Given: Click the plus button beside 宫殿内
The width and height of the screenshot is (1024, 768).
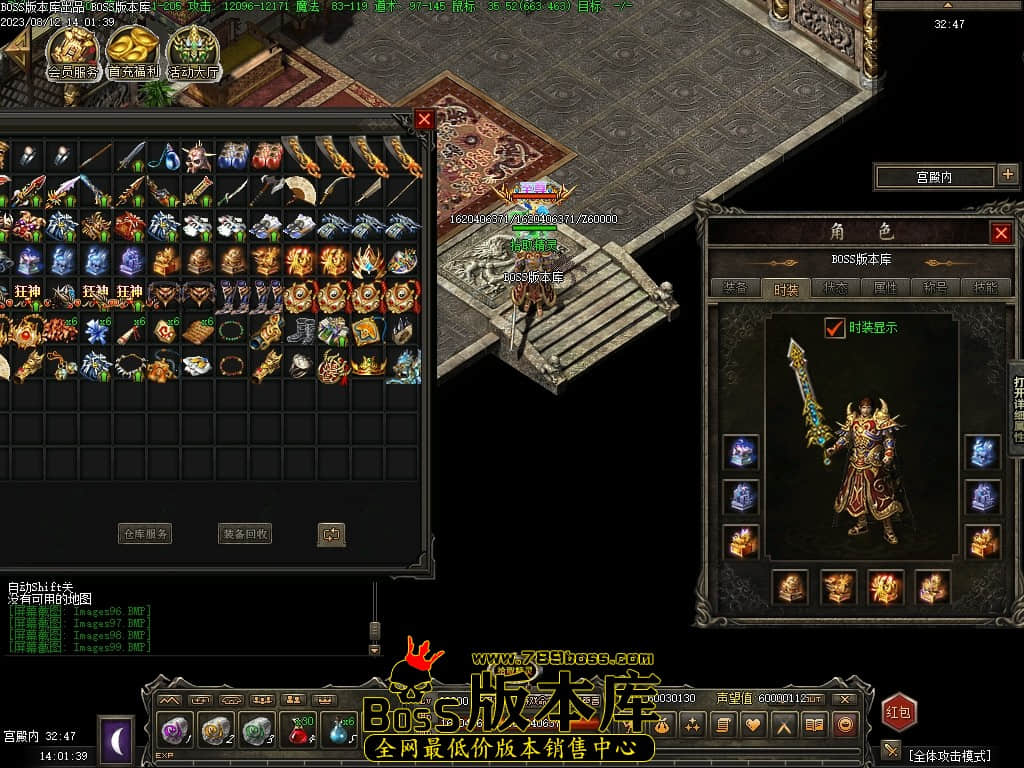Looking at the screenshot, I should click(1007, 176).
